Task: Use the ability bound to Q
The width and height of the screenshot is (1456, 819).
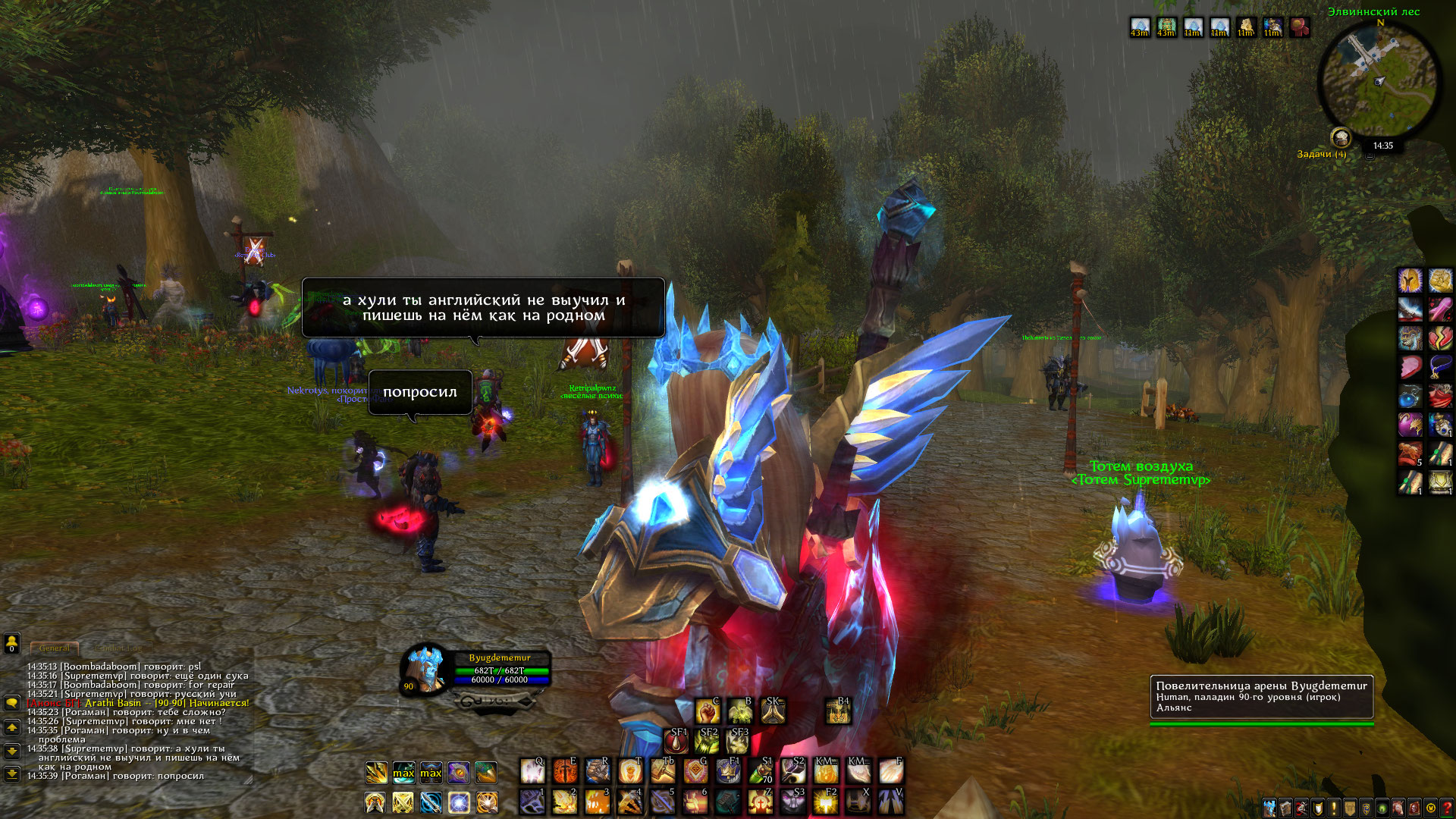Action: [532, 772]
